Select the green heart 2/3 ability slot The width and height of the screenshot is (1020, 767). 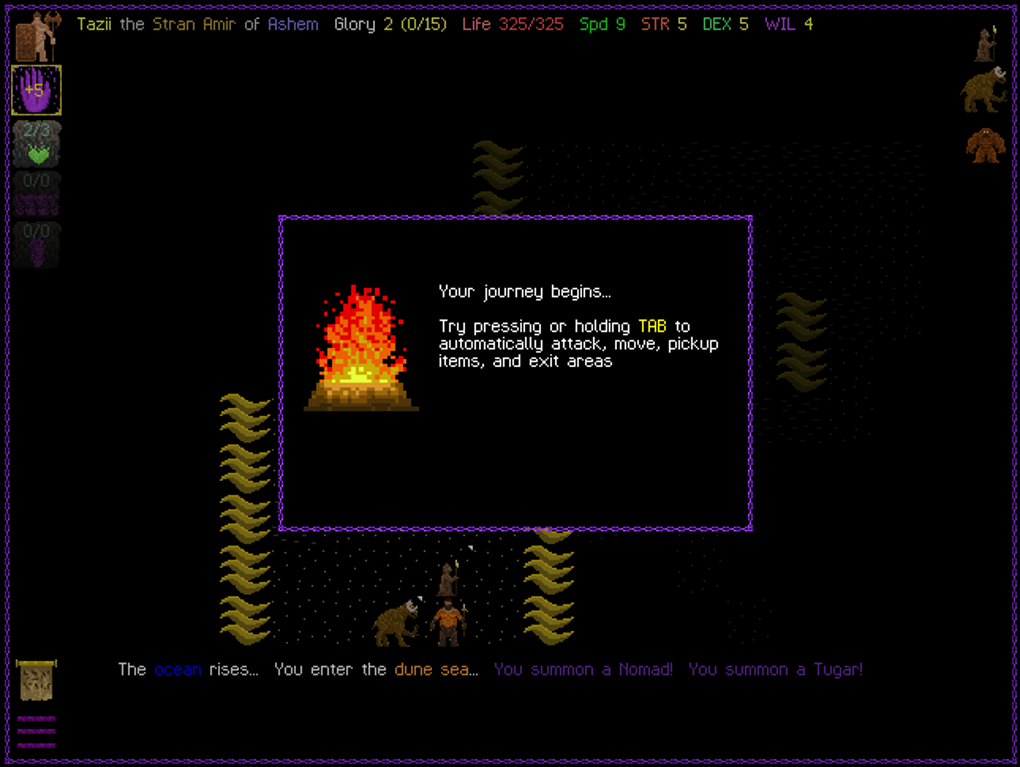37,144
